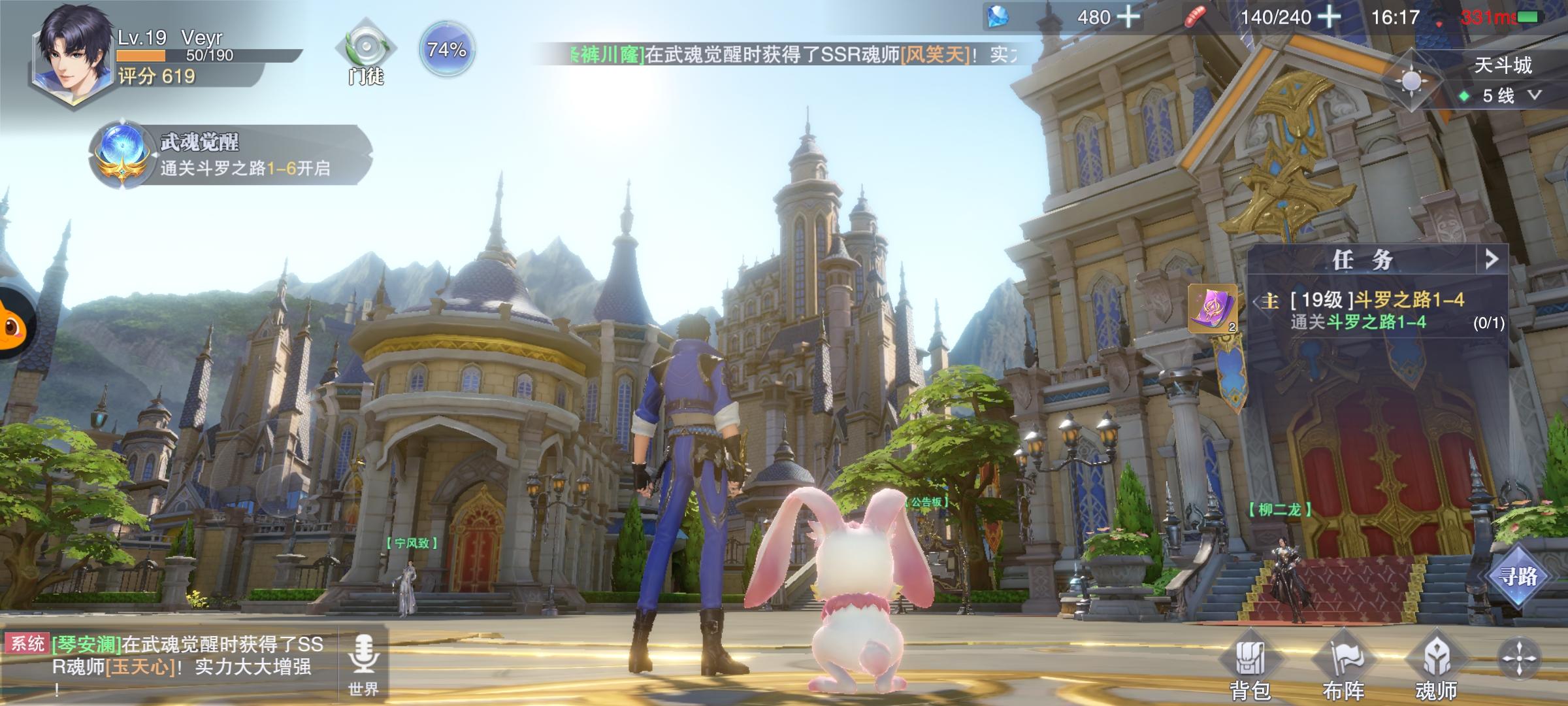Activate 寻路 auto-pathfinding

coord(1518,577)
